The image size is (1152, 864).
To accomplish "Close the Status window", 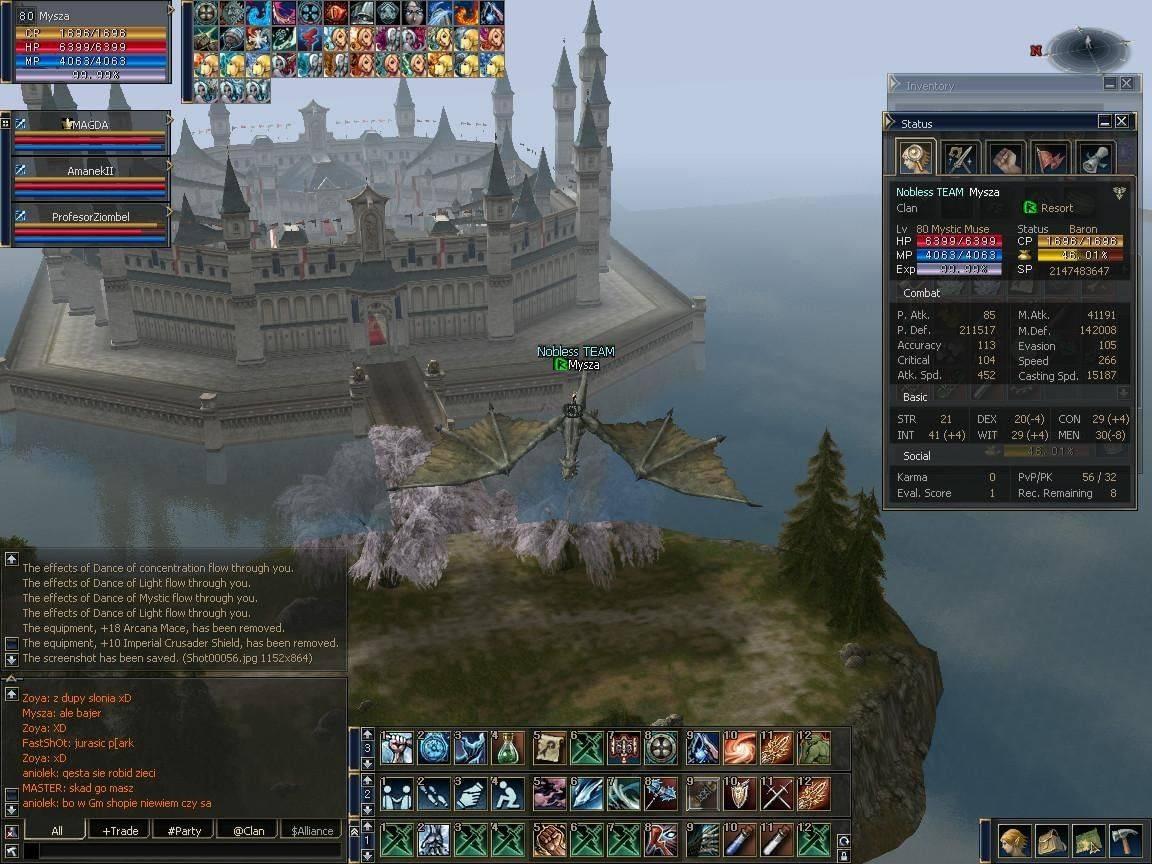I will pyautogui.click(x=1121, y=122).
